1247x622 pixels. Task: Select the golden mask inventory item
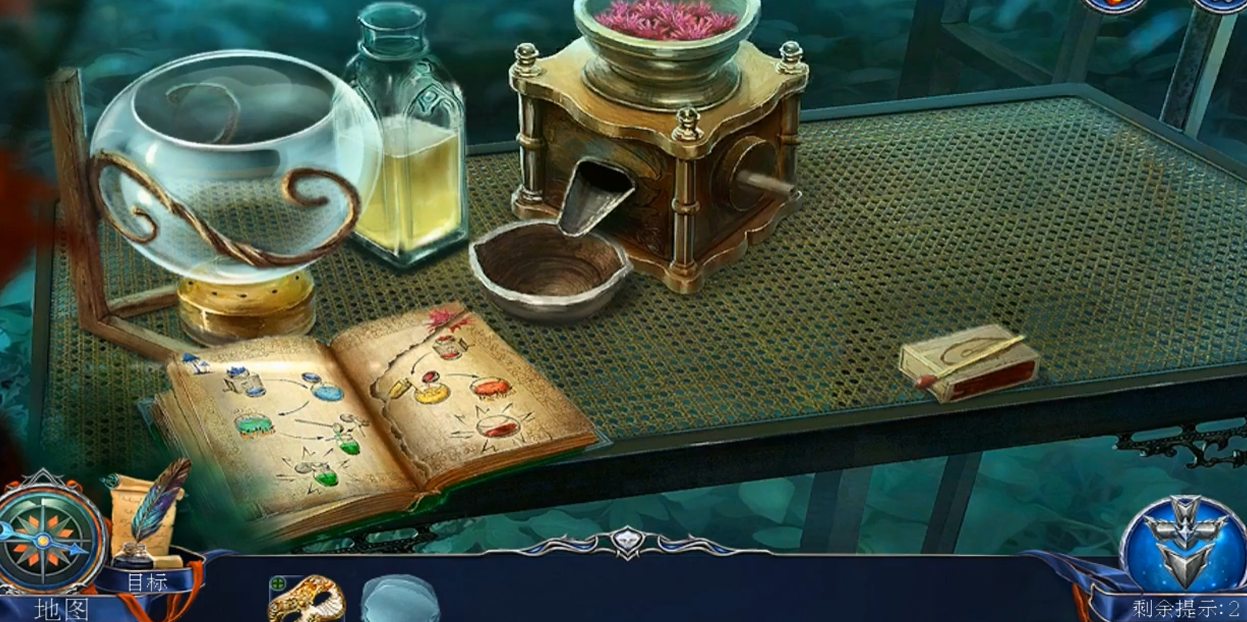click(306, 599)
